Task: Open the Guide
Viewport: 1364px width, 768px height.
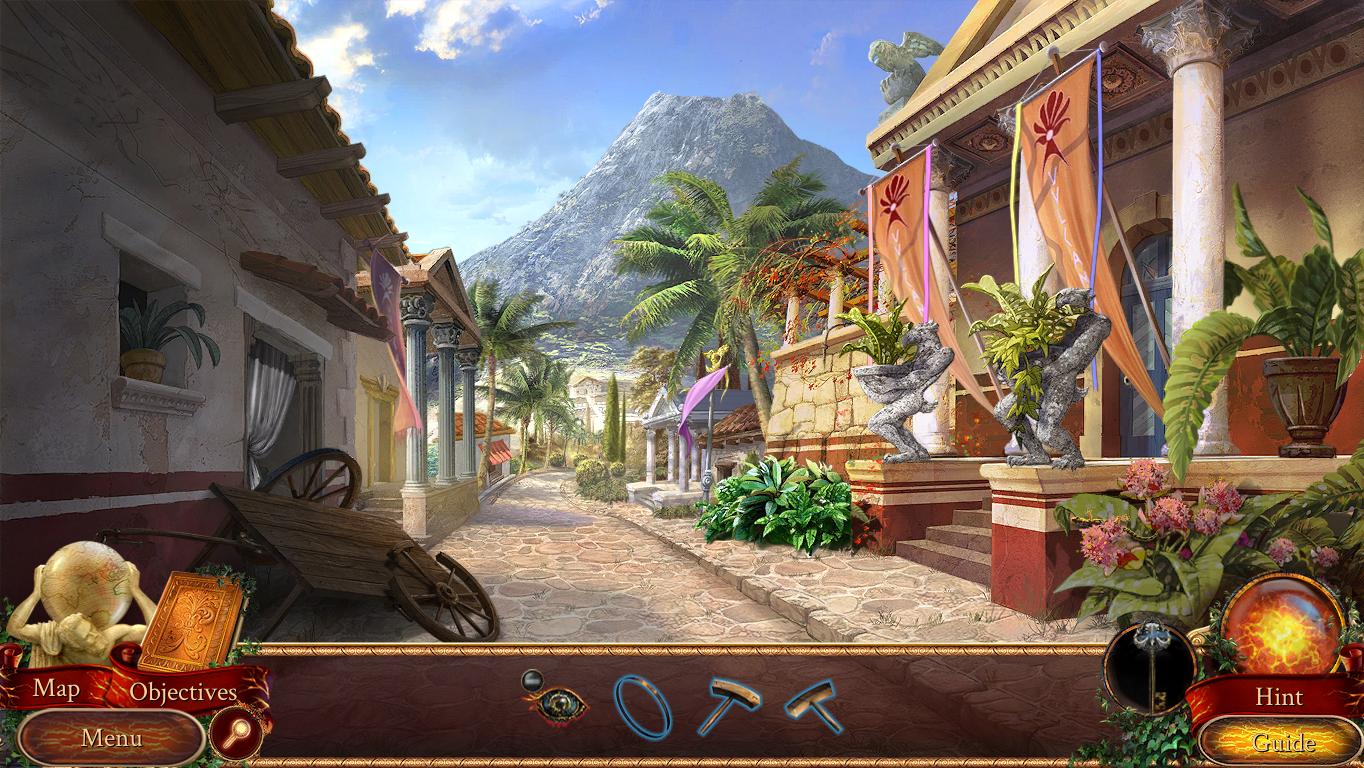Action: [x=1283, y=742]
